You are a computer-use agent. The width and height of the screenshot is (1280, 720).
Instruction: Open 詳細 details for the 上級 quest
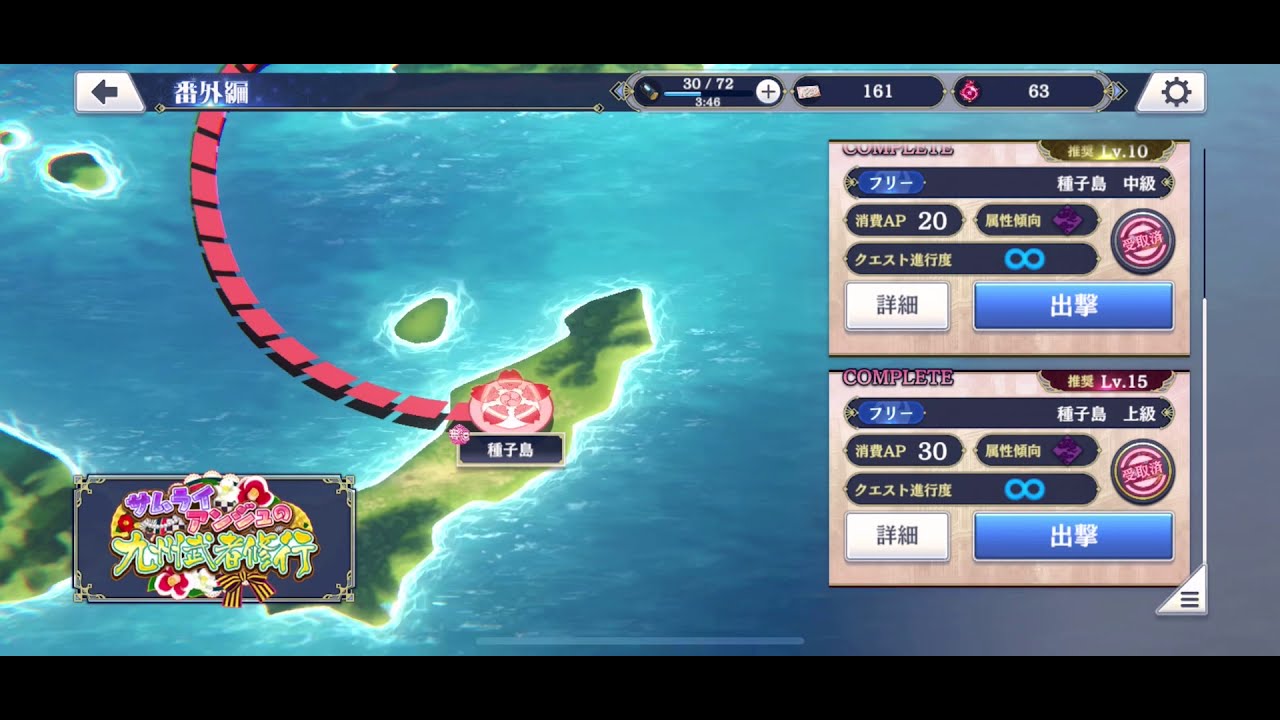point(897,536)
